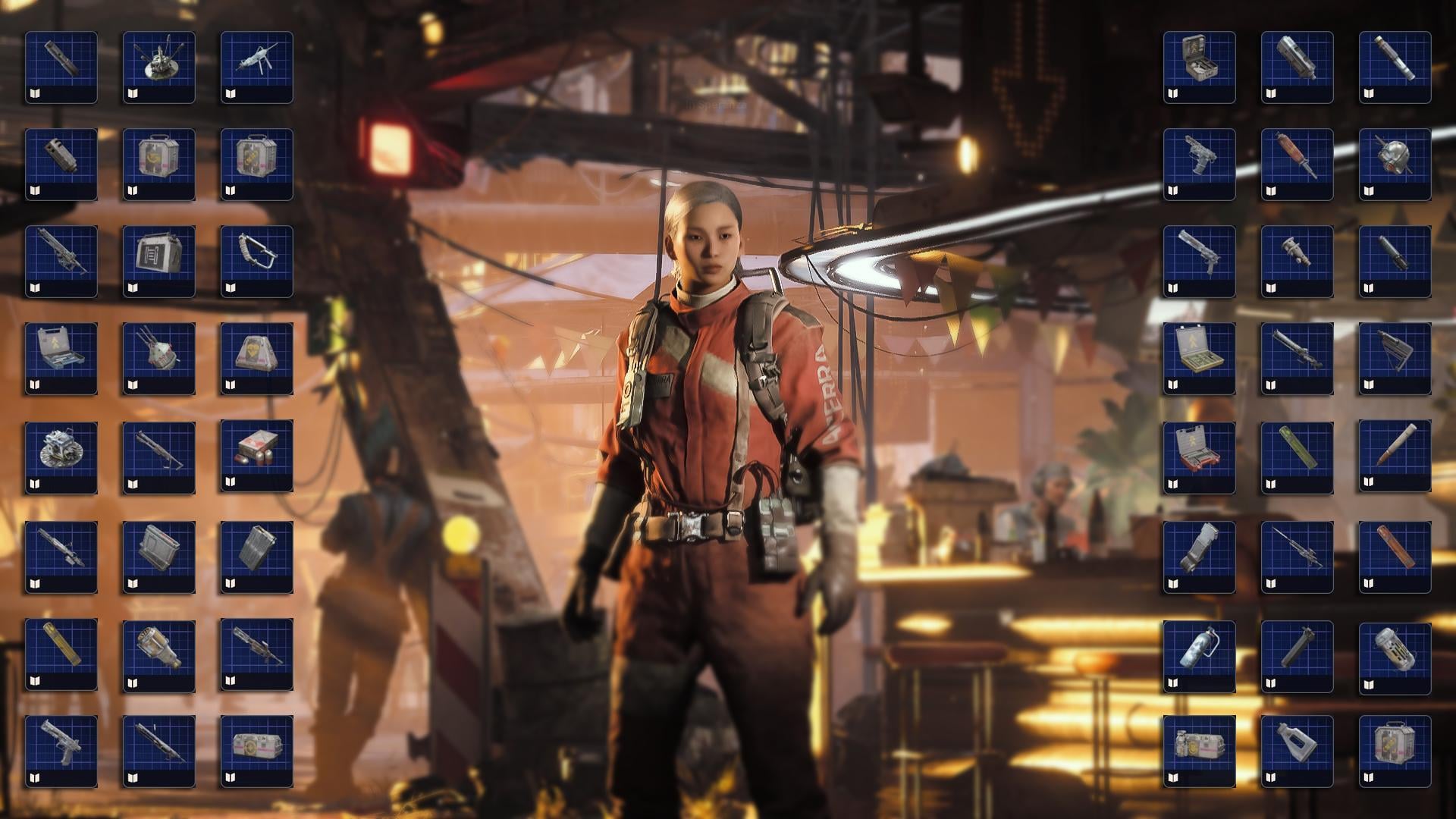The image size is (1456, 819).
Task: Select the blue extinguisher canister blueprint
Action: [x=1199, y=655]
